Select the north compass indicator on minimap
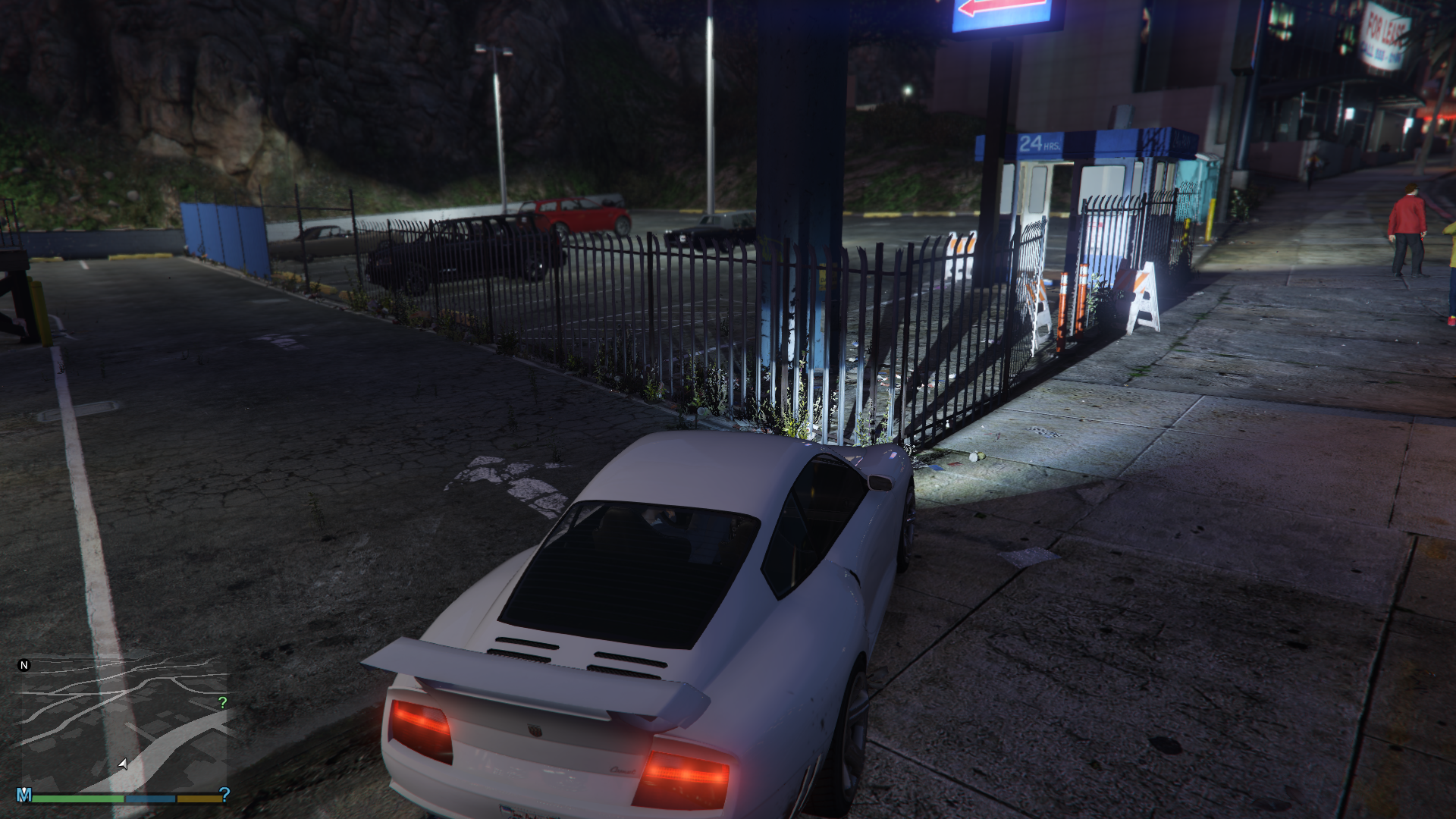This screenshot has width=1456, height=819. point(24,665)
